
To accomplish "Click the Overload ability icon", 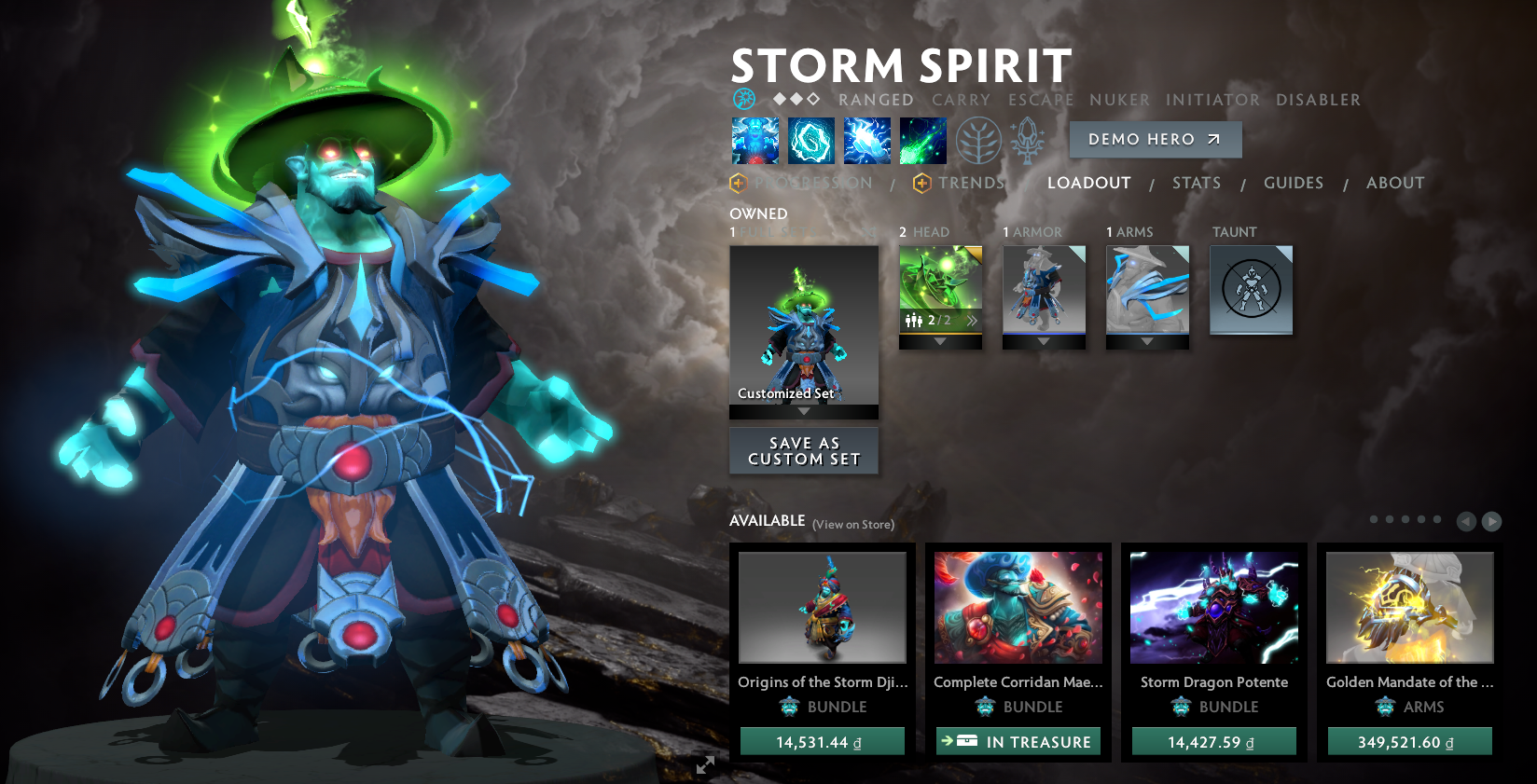I will (x=866, y=140).
